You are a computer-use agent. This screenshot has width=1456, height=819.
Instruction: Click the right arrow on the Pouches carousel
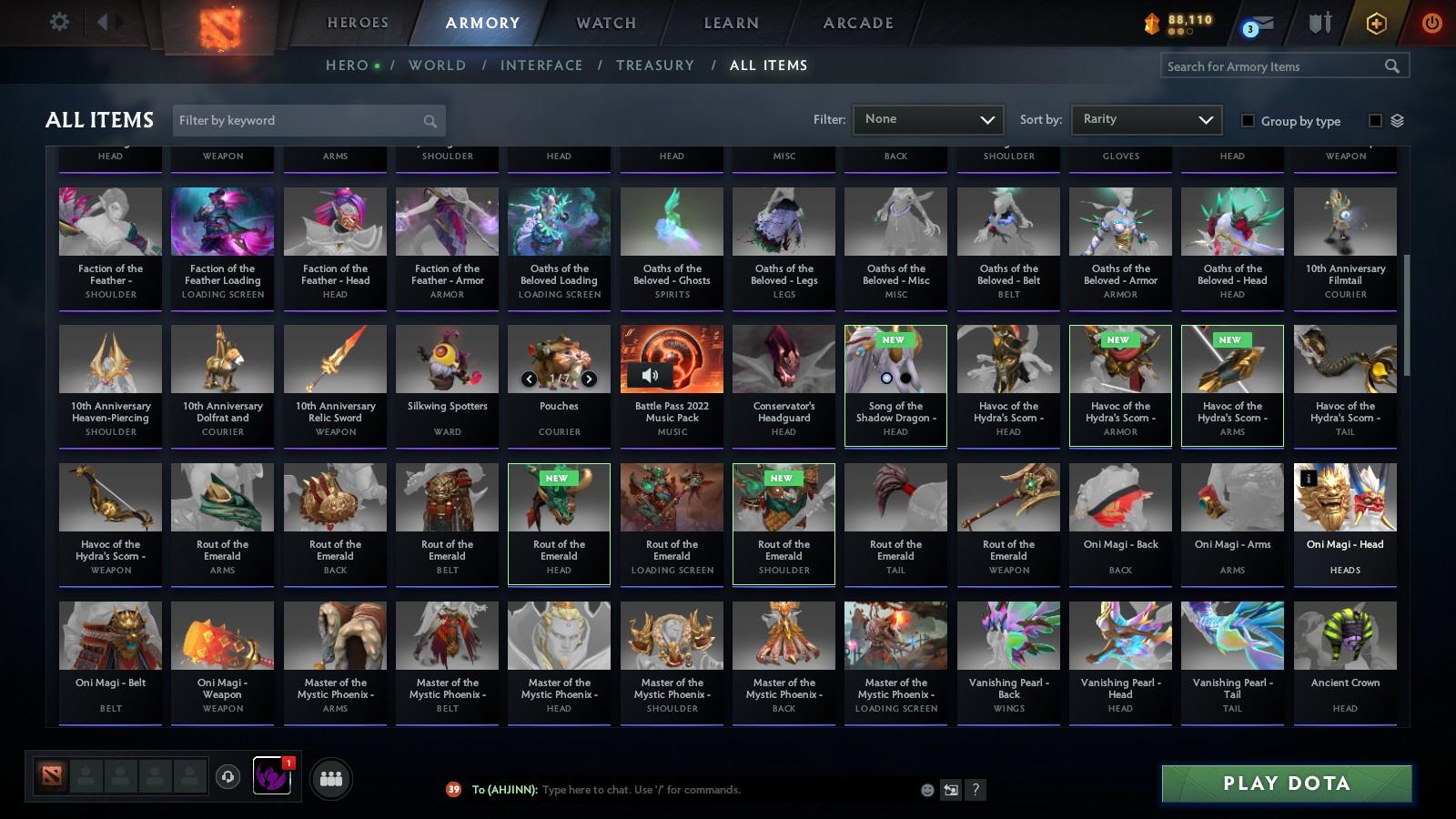tap(589, 377)
